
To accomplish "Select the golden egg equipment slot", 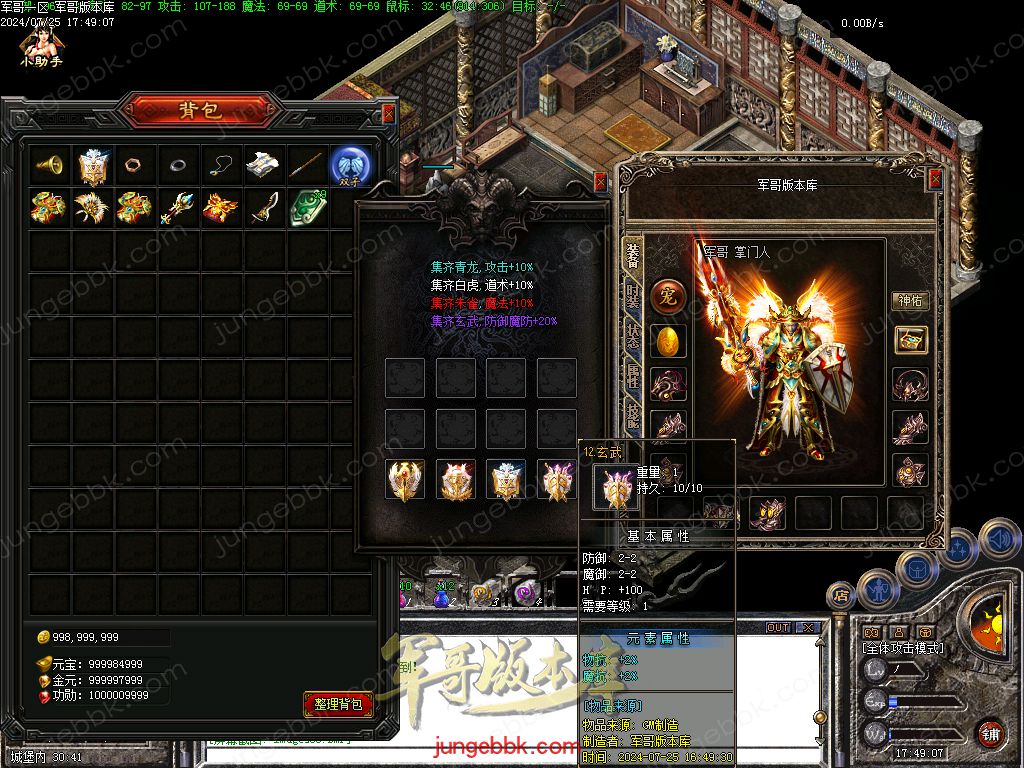I will pos(668,341).
